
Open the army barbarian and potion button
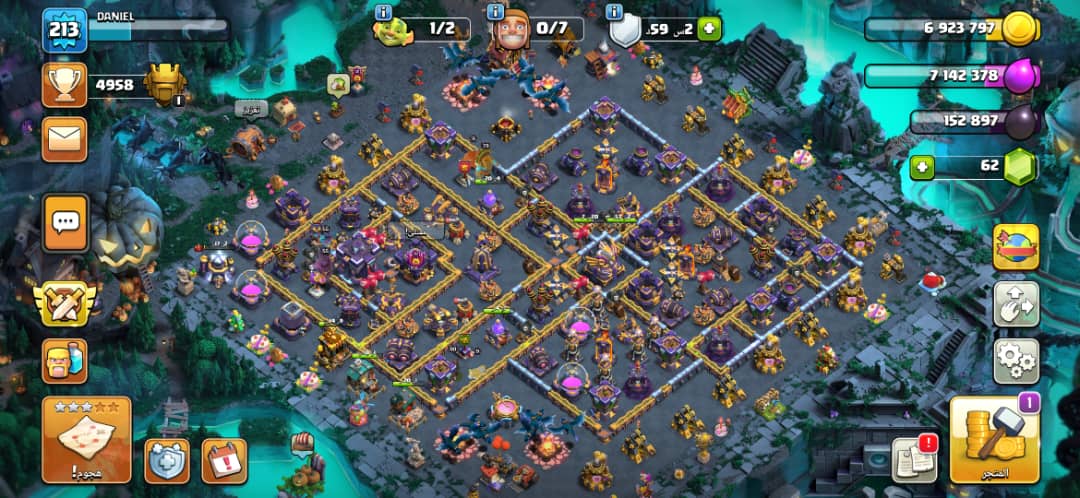coord(64,361)
